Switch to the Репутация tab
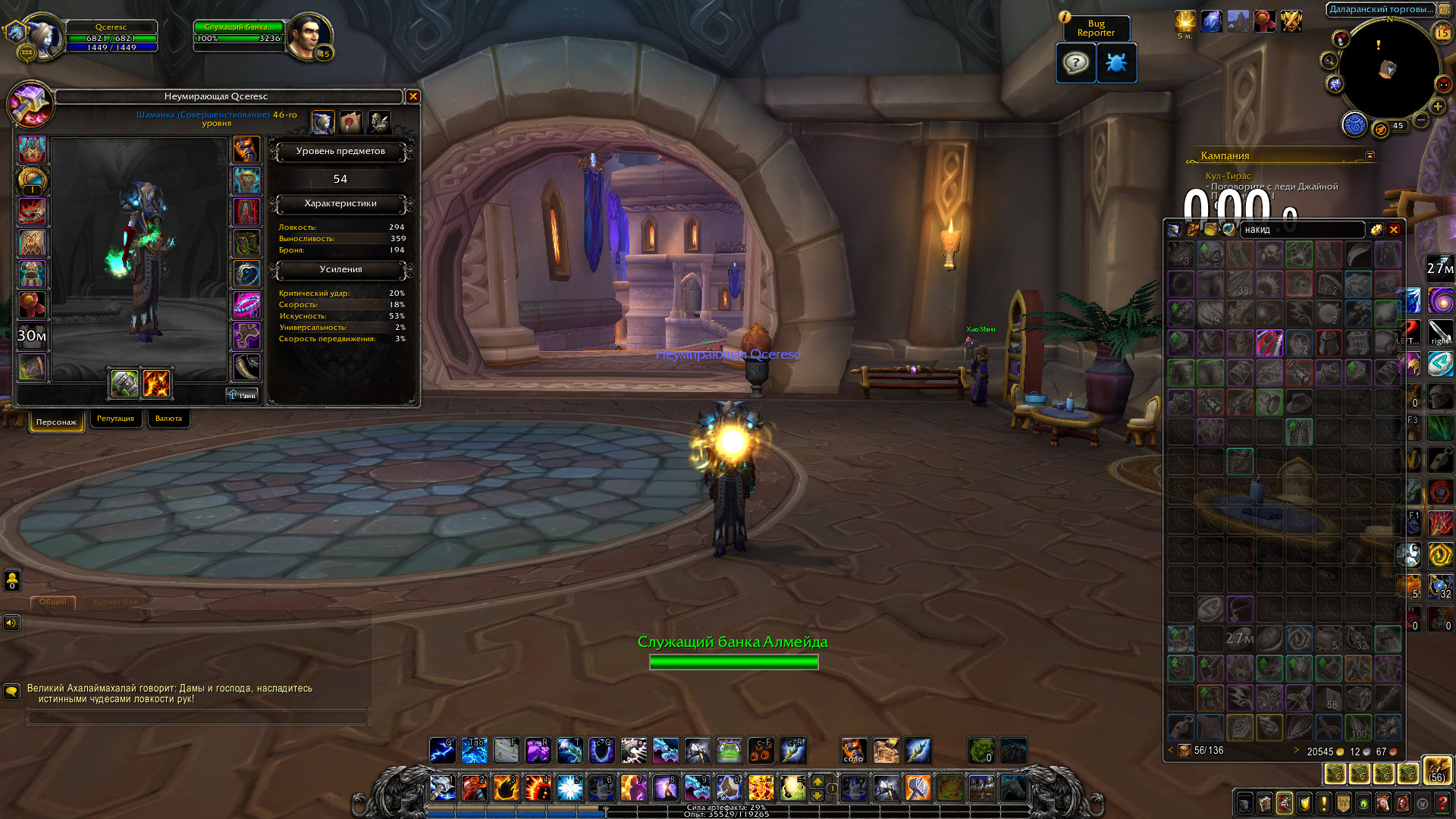 click(115, 419)
